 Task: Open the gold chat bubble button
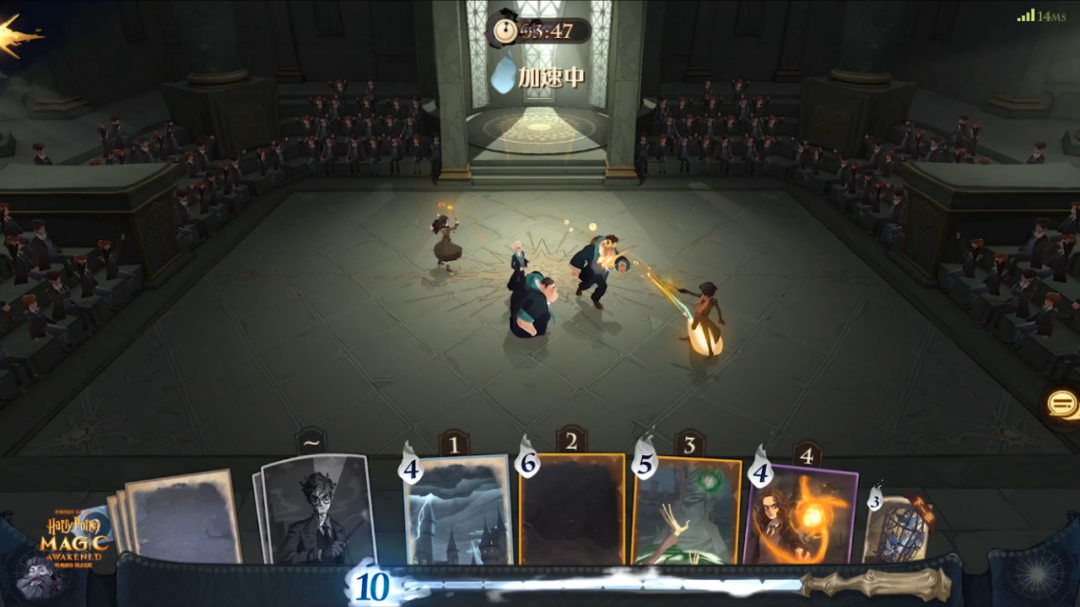[1062, 404]
